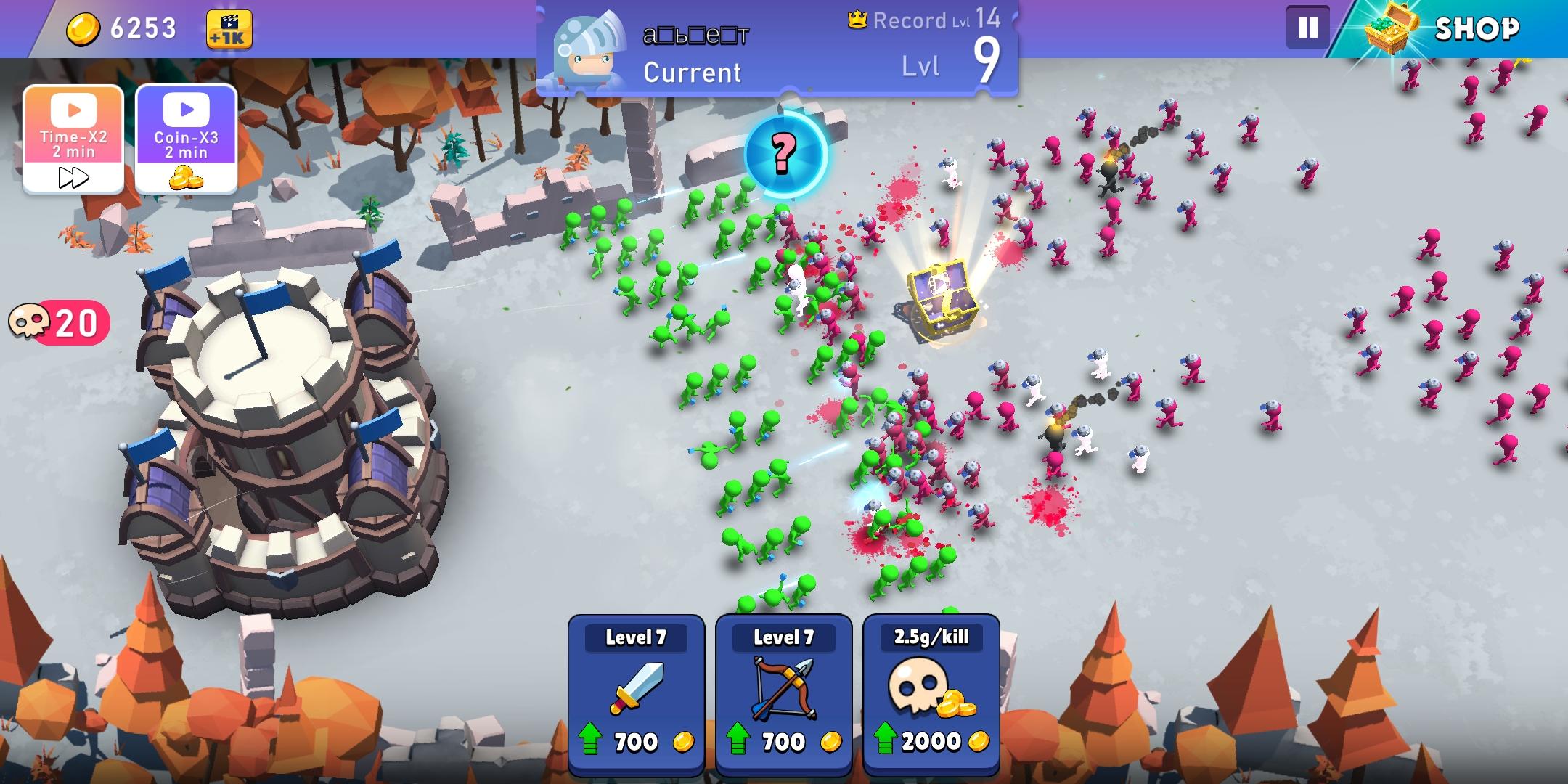Pause the game

pos(1307,28)
